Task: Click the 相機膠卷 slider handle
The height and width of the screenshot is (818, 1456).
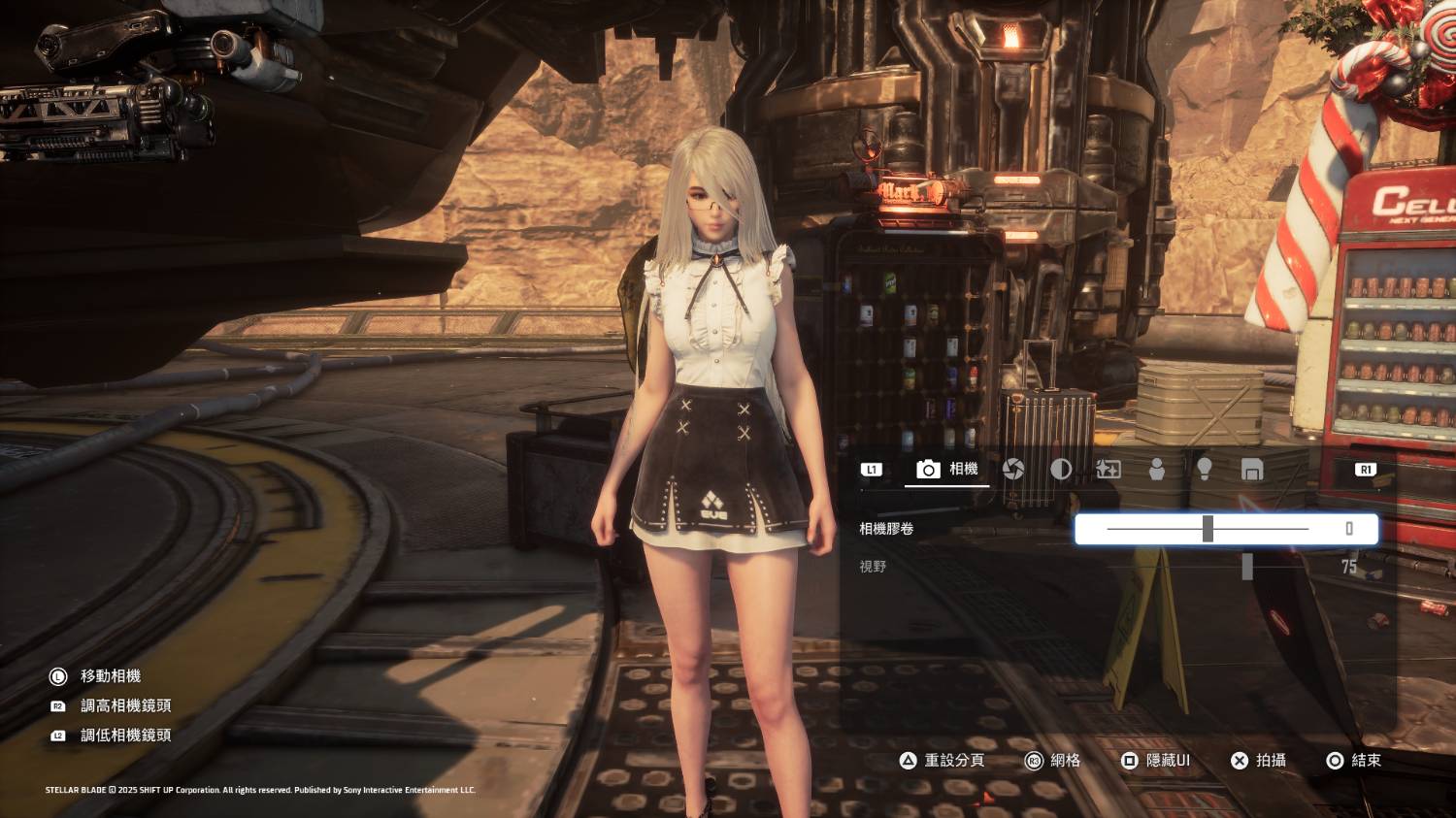Action: tap(1208, 529)
